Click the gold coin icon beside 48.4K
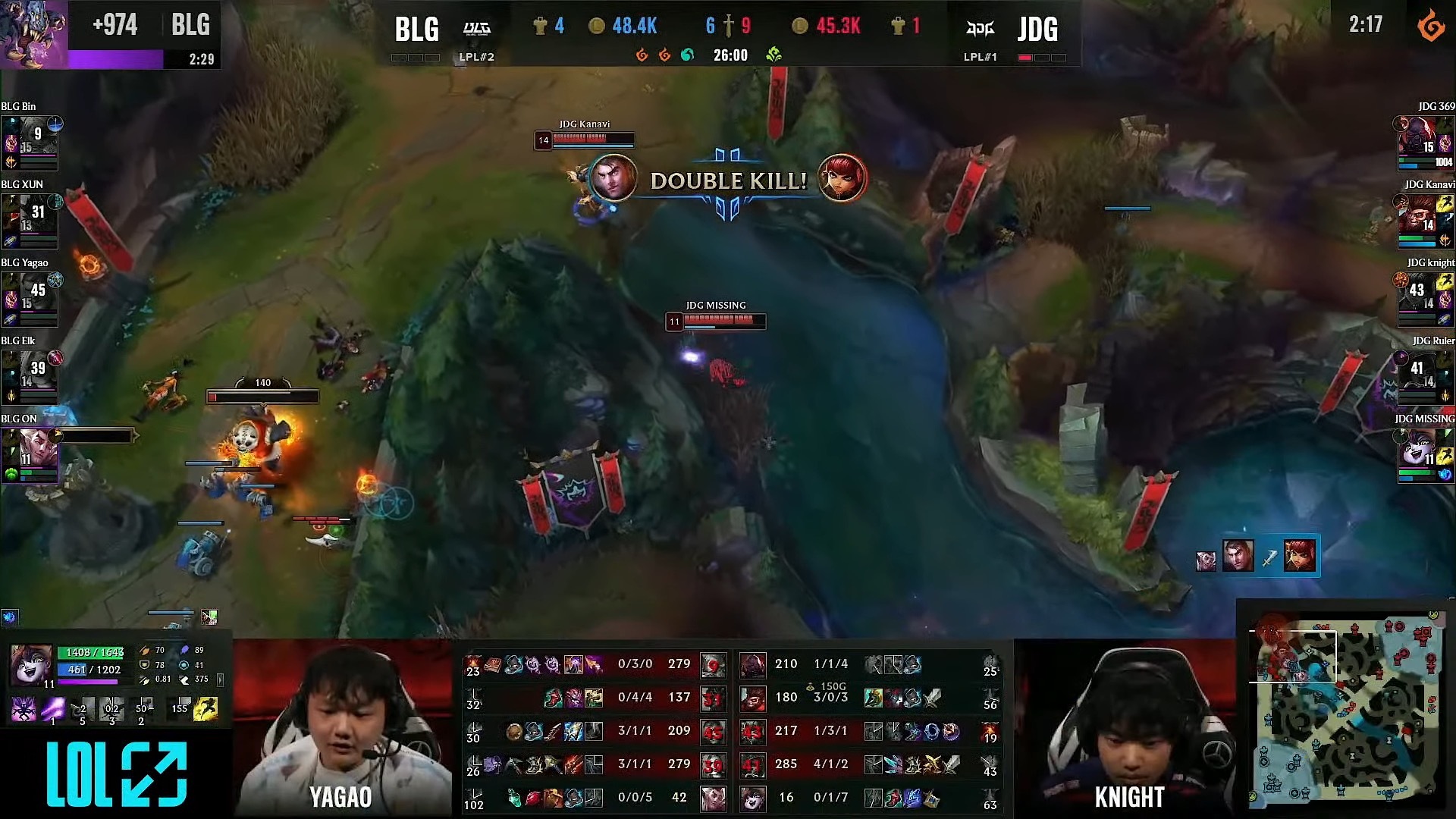The height and width of the screenshot is (819, 1456). (598, 25)
